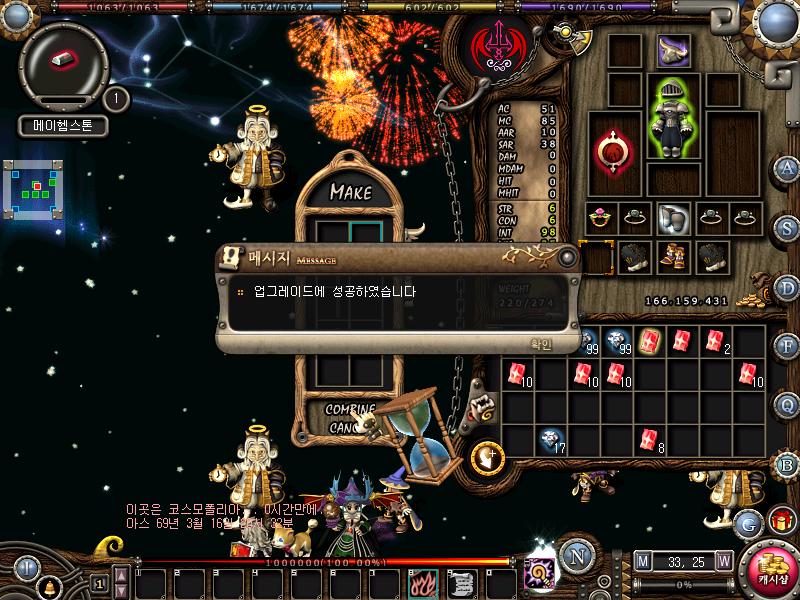
Task: Click the round G button
Action: point(747,522)
